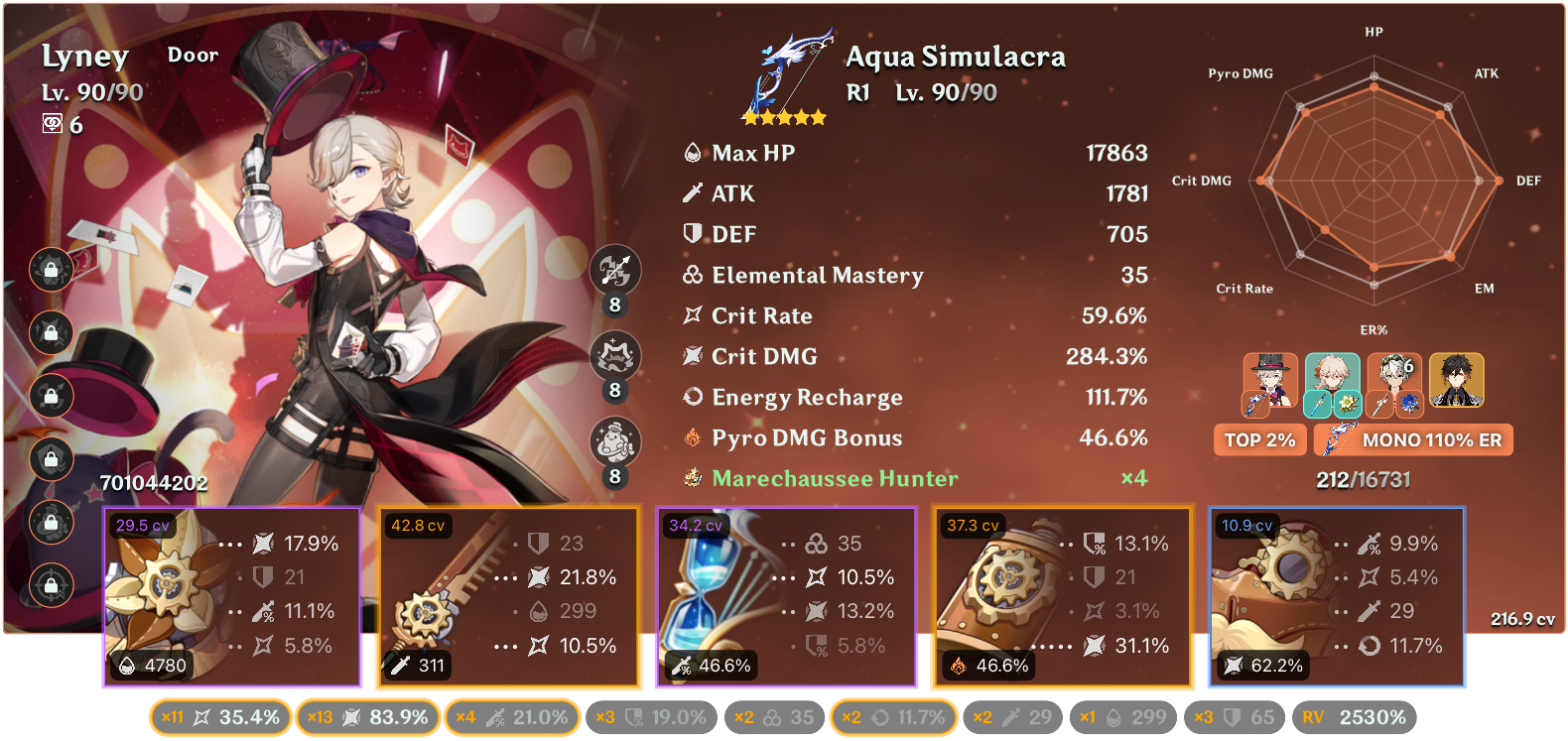The height and width of the screenshot is (741, 1568).
Task: Click the friendship level 6 icon
Action: pos(55,125)
